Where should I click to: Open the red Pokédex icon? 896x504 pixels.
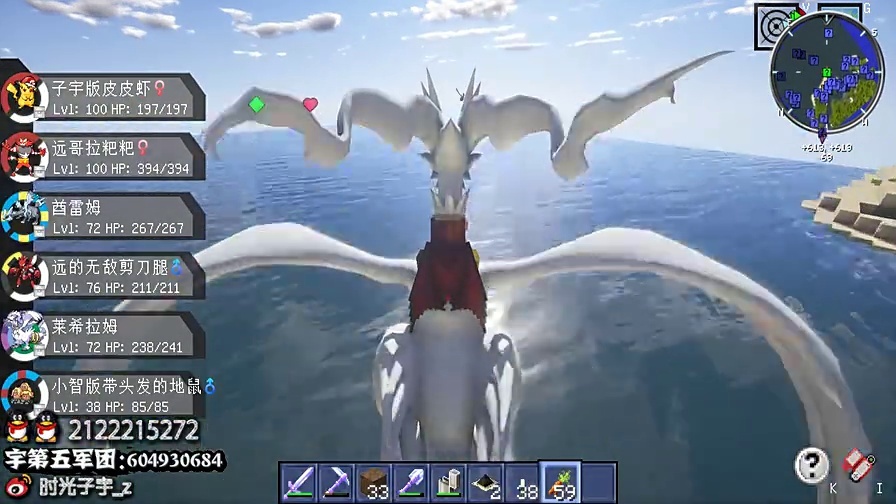pyautogui.click(x=858, y=463)
